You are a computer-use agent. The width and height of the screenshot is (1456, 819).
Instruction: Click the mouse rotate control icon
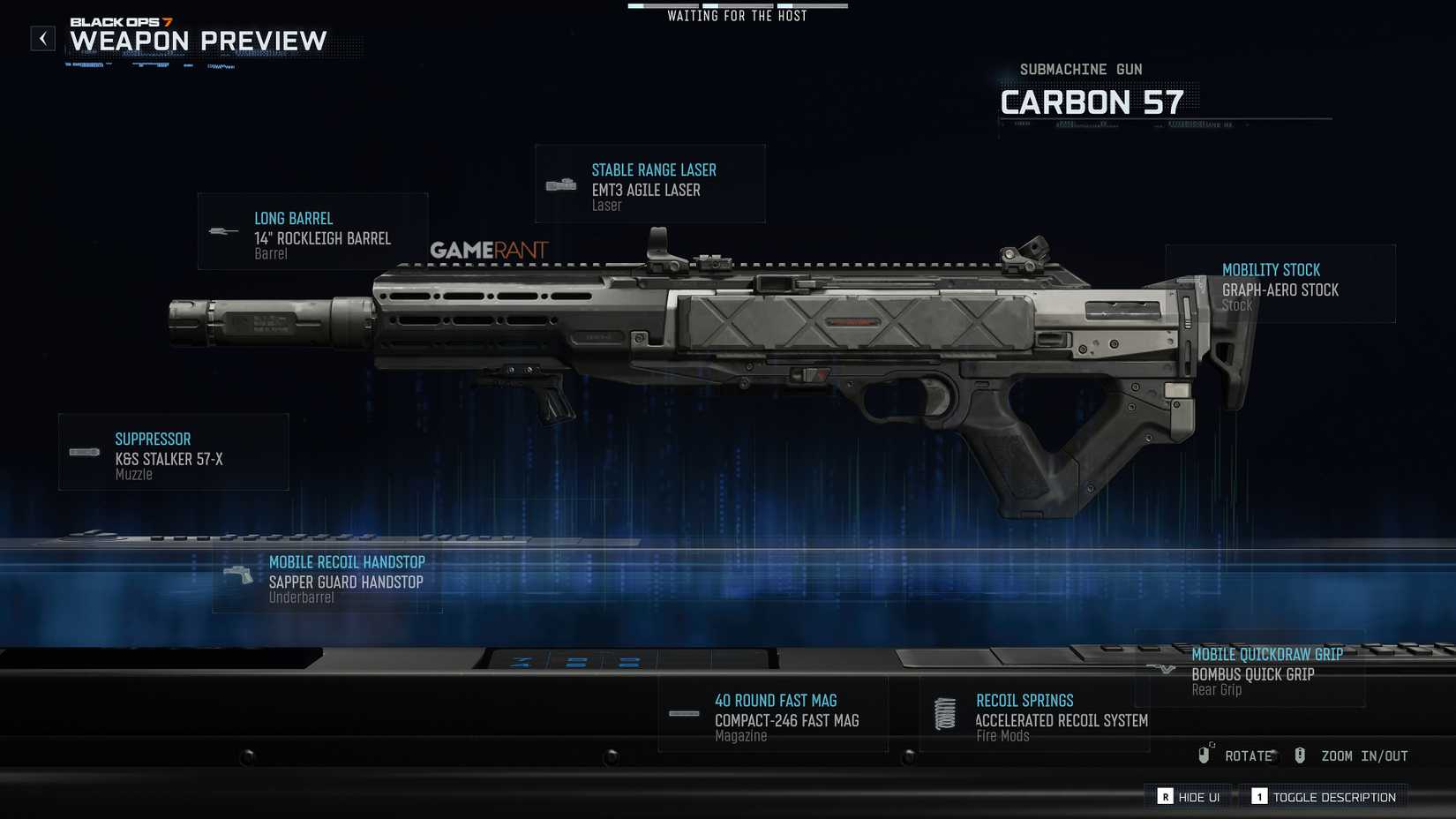coord(1203,755)
